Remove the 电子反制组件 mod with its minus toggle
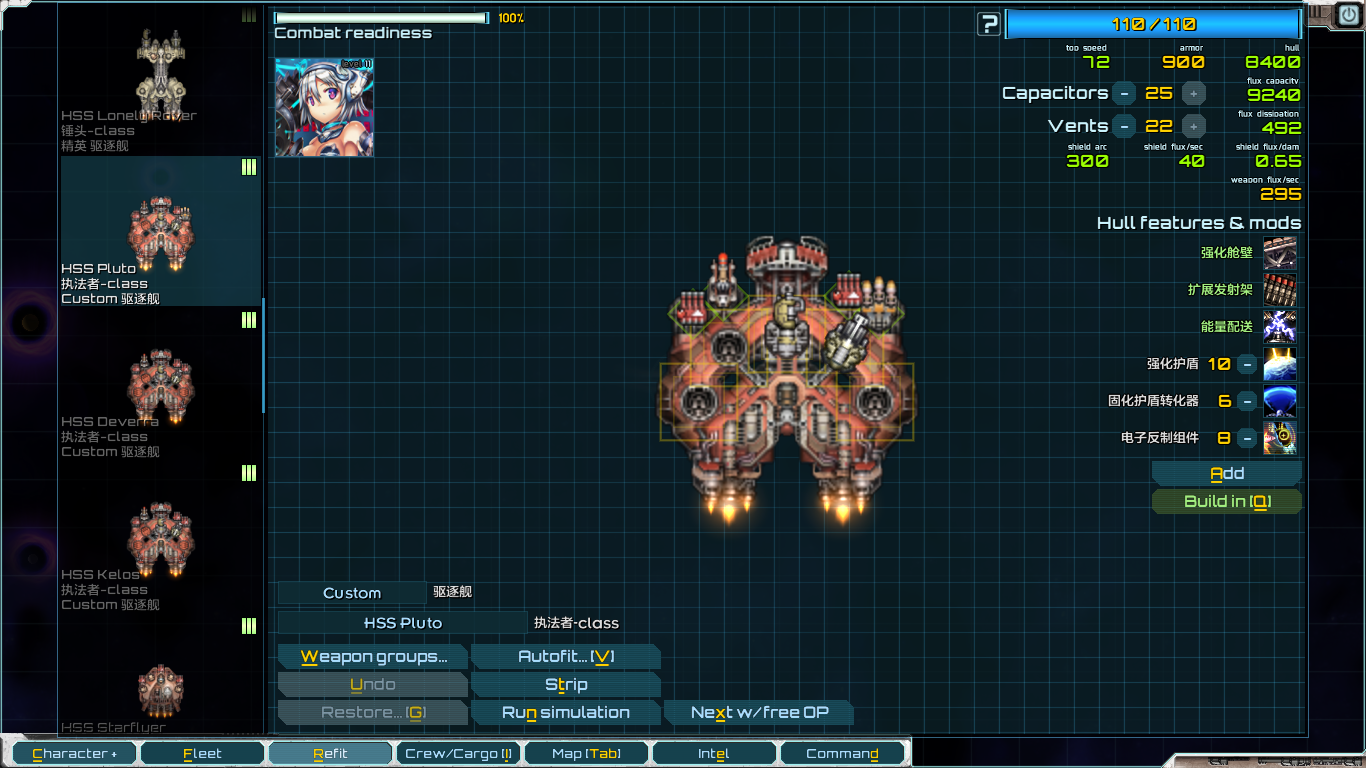The image size is (1366, 768). pos(1247,438)
